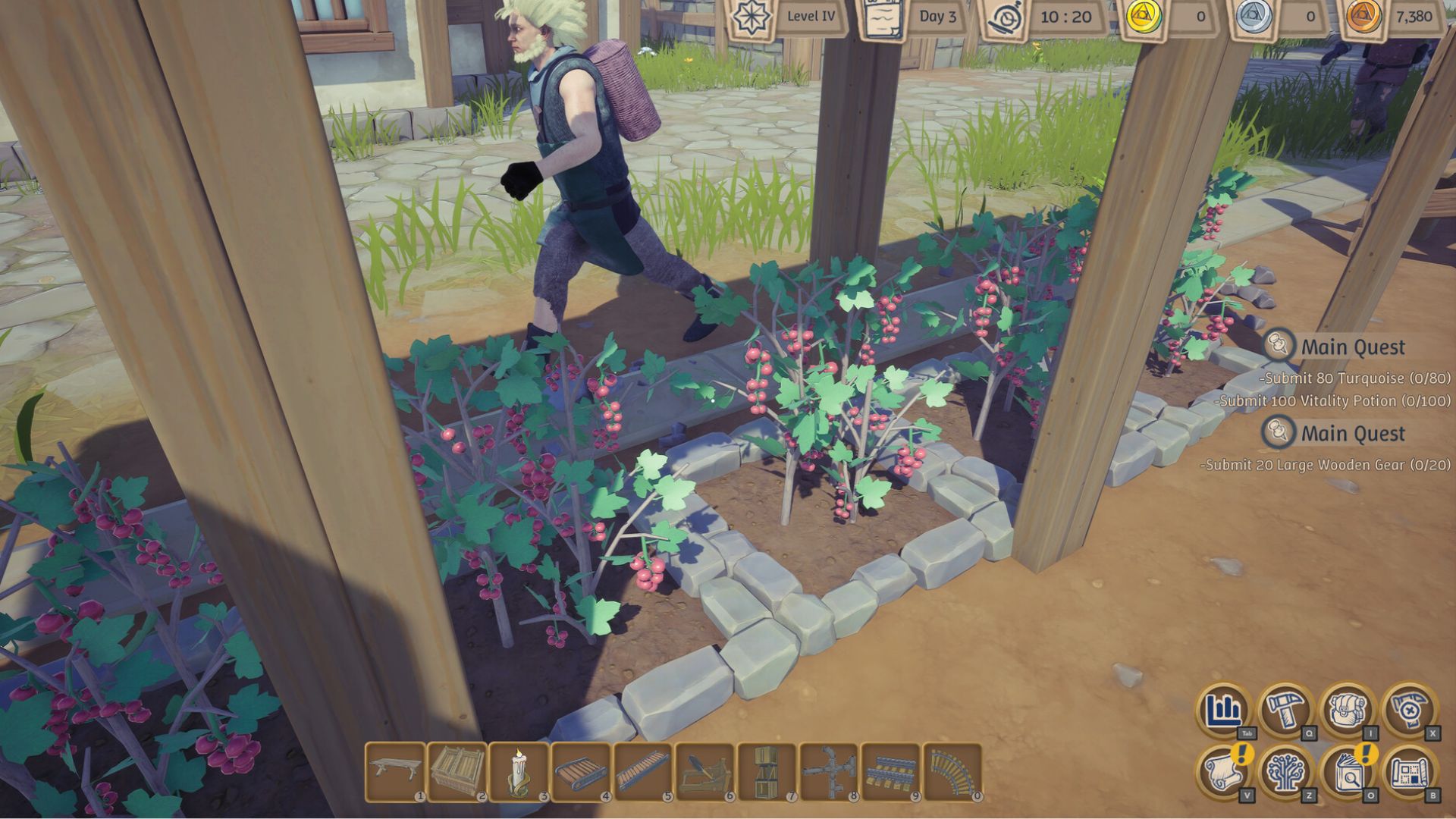Pick the feather quill desk hotbar slot
1456x819 pixels.
[x=705, y=771]
